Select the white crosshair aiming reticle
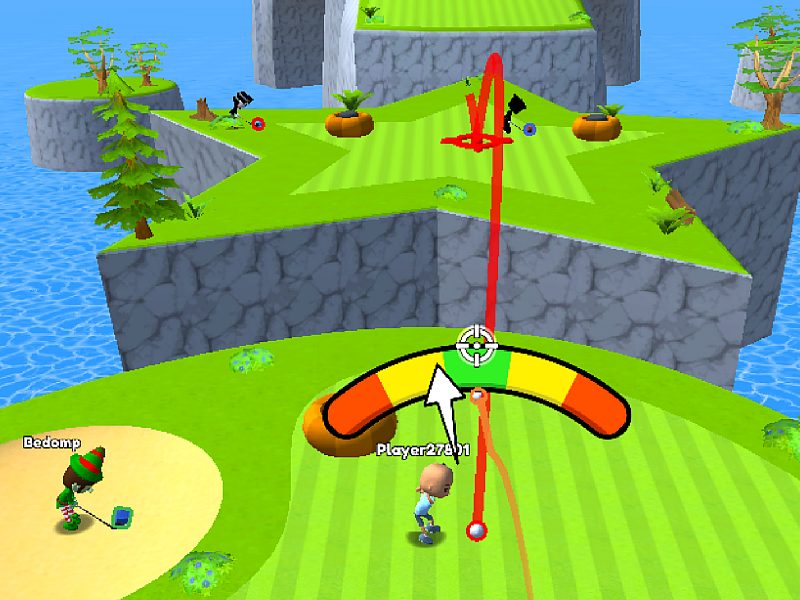The height and width of the screenshot is (600, 800). coord(477,347)
